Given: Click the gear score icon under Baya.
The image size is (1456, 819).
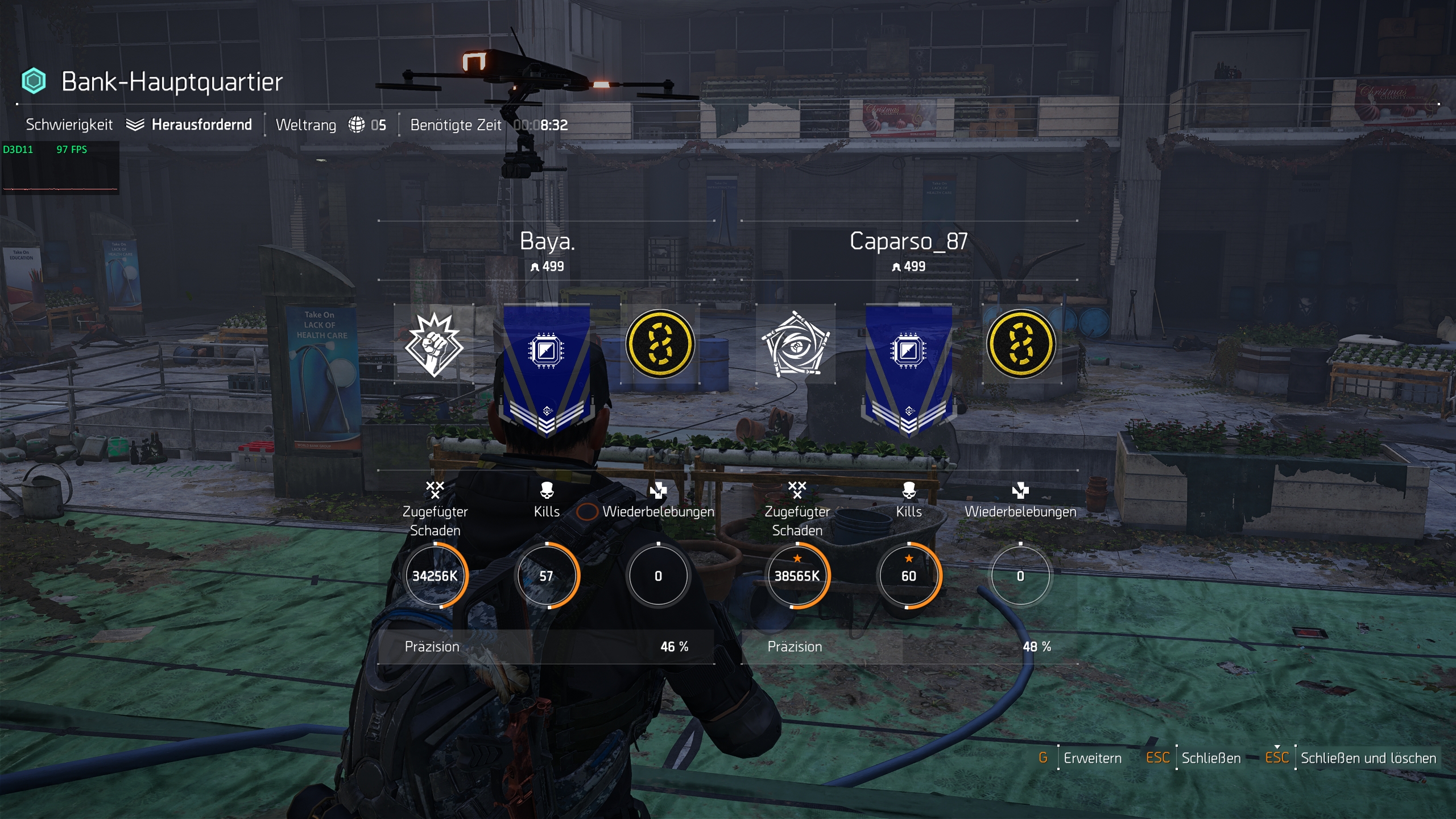Looking at the screenshot, I should click(533, 266).
